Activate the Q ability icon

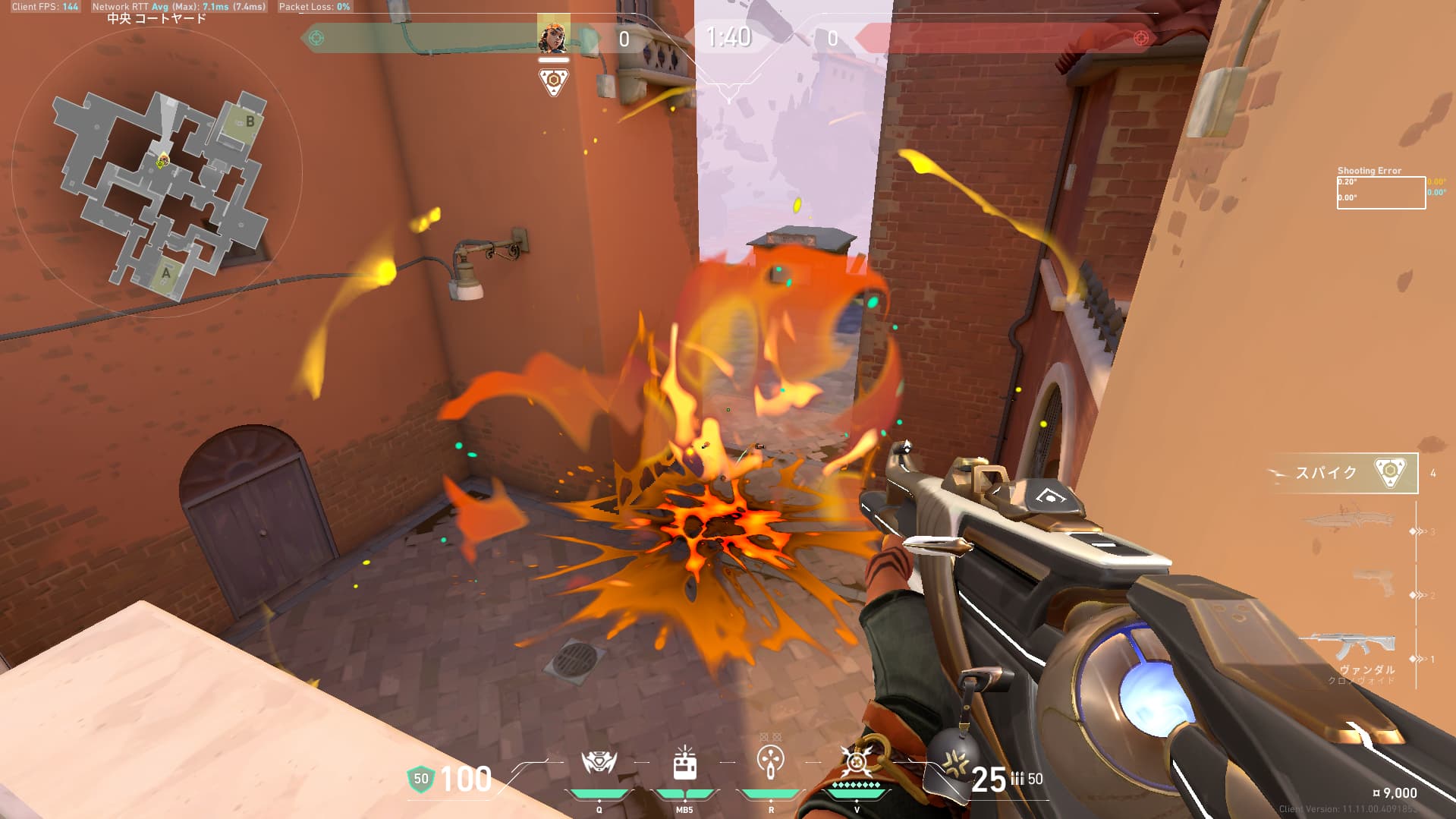(x=599, y=762)
